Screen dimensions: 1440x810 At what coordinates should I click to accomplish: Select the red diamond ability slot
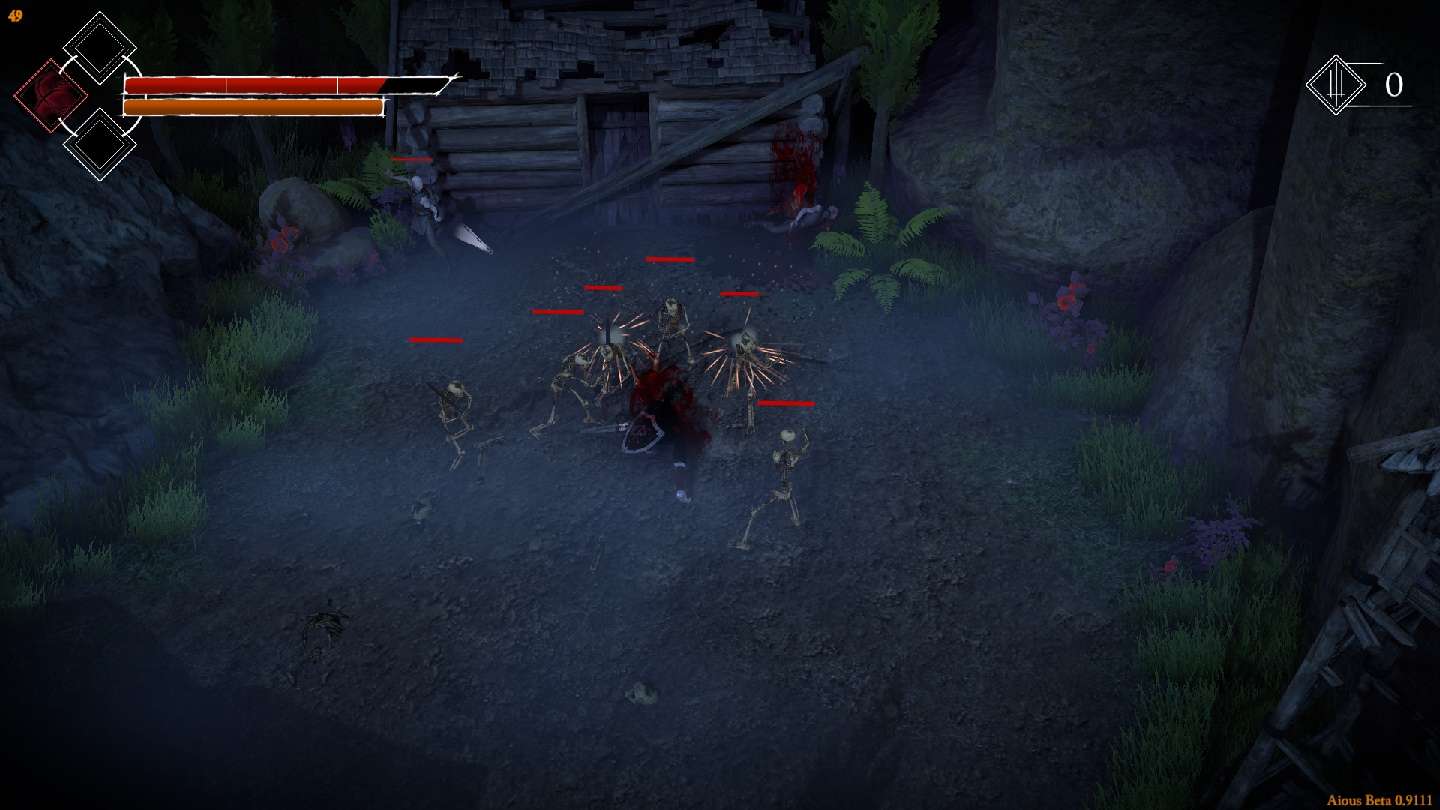(x=50, y=96)
